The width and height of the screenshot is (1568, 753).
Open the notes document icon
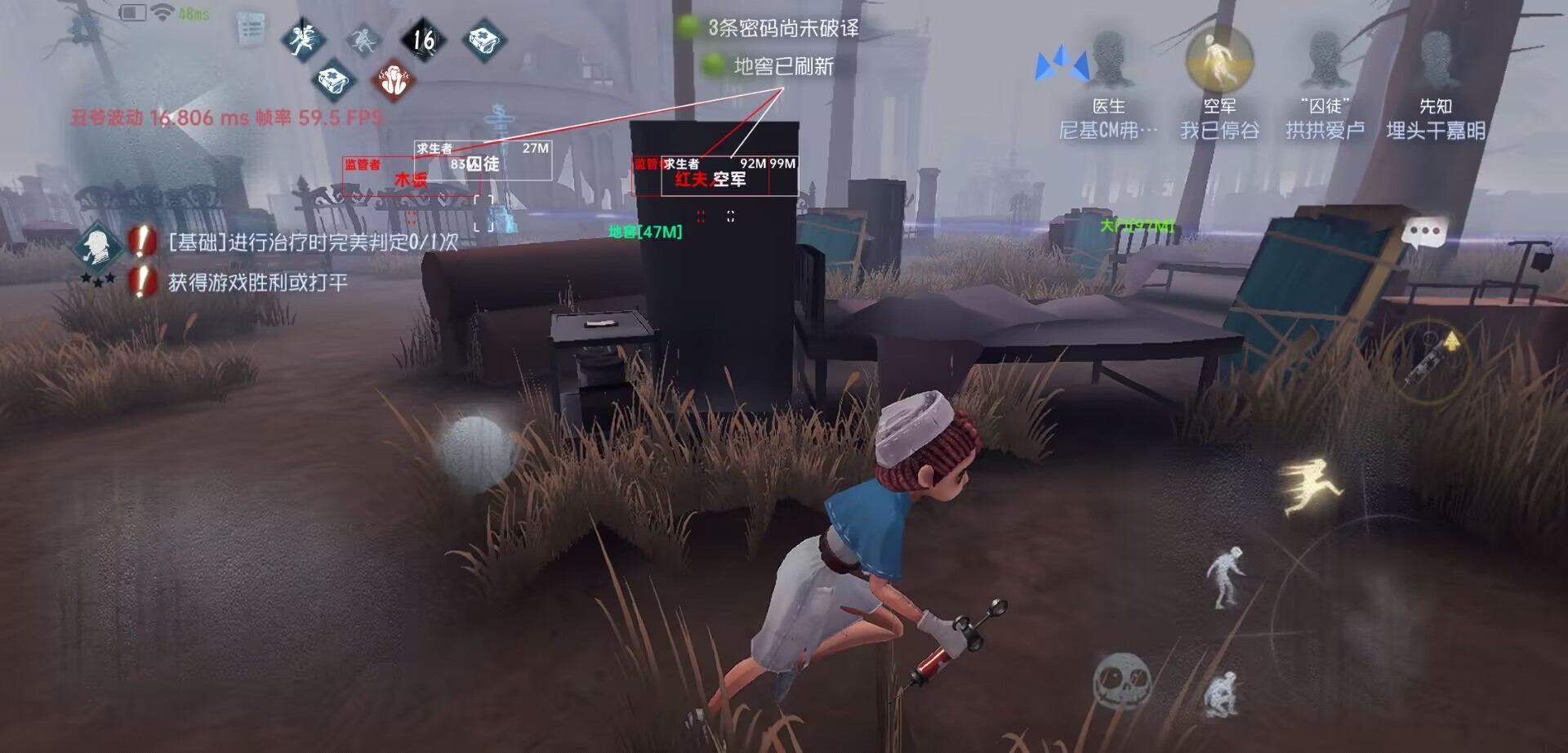(x=251, y=29)
